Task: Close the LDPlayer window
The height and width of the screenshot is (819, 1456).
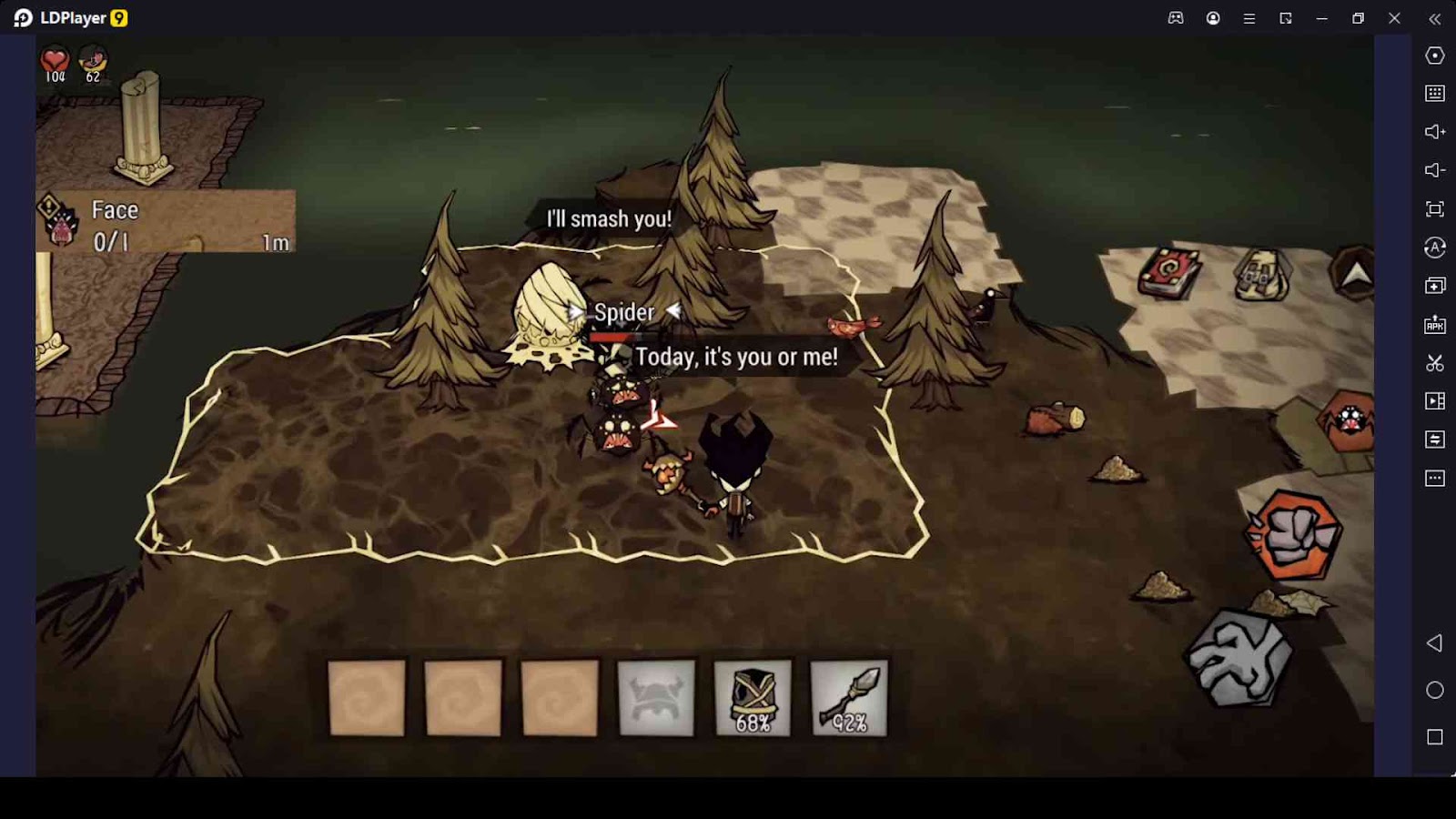Action: click(1394, 18)
